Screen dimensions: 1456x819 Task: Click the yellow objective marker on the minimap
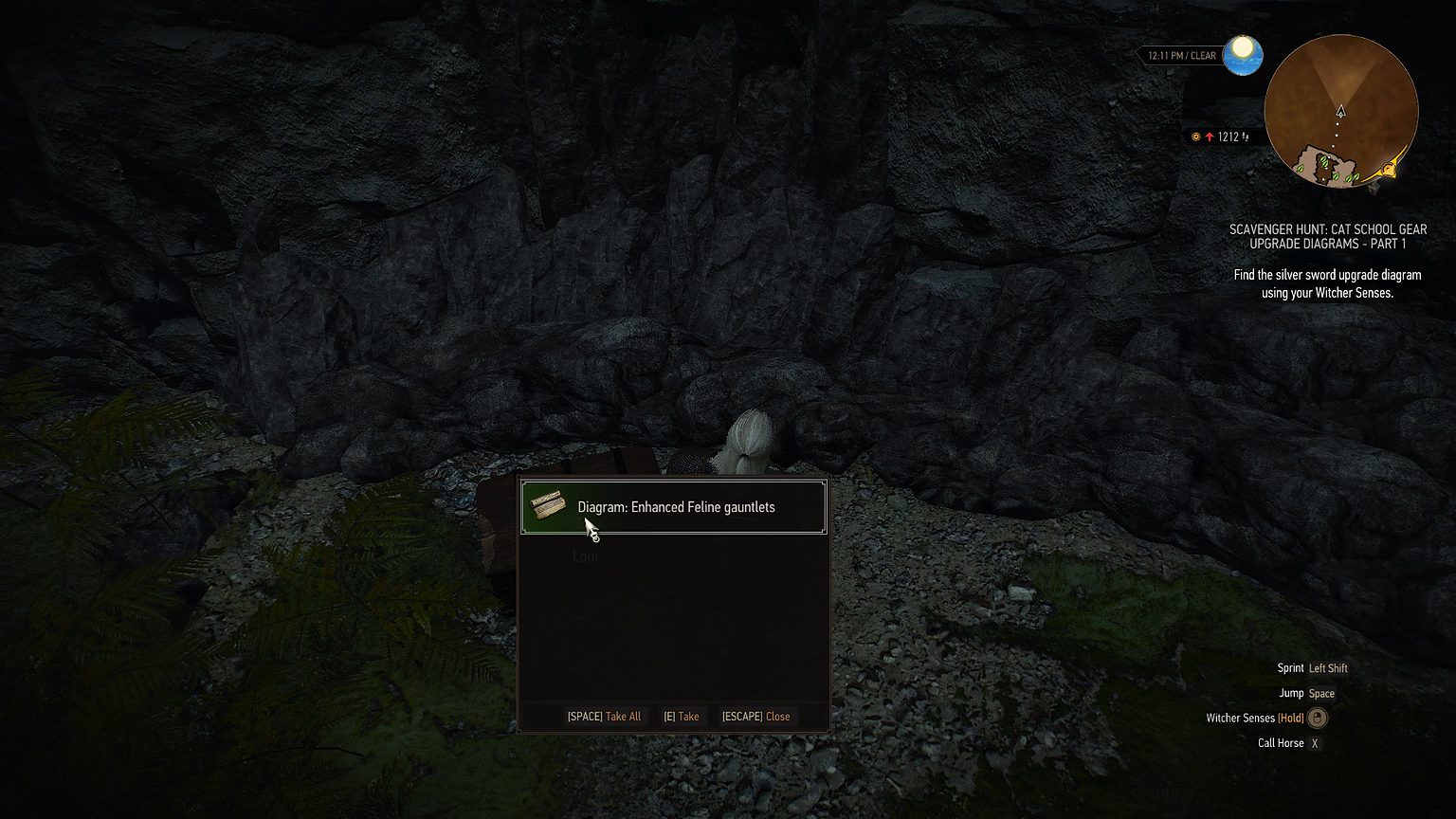click(1386, 171)
